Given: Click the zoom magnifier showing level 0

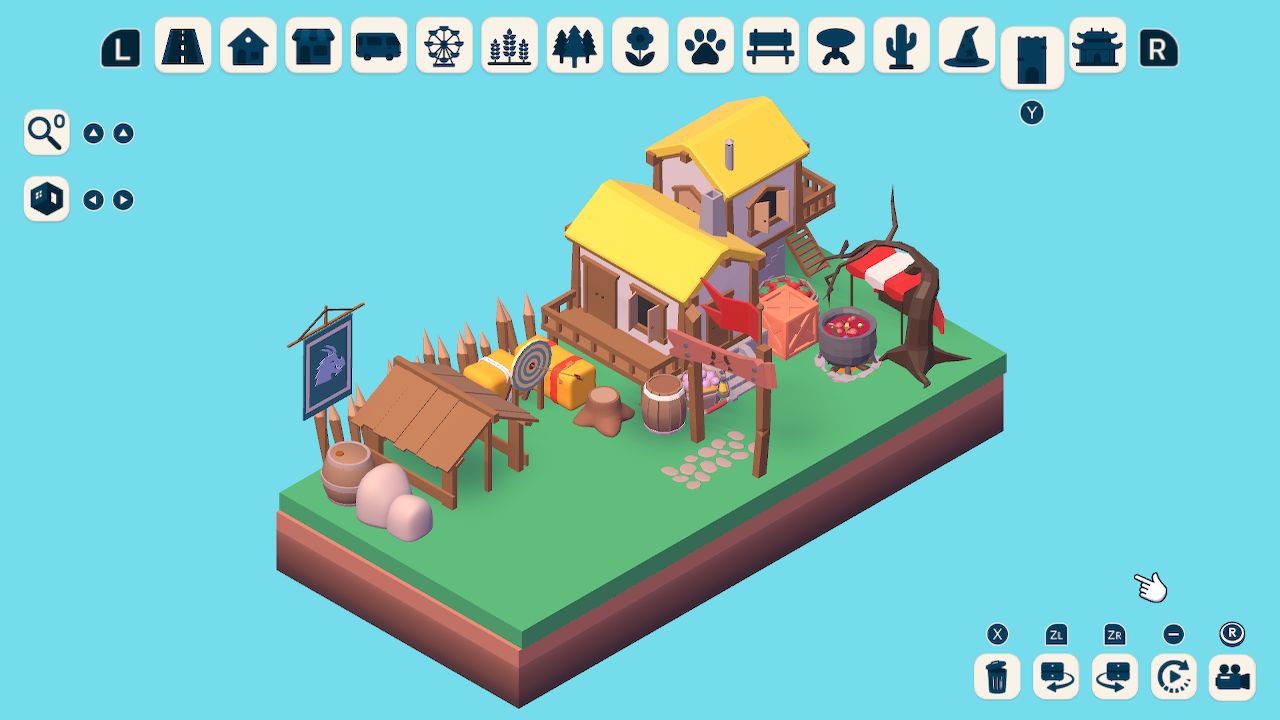Looking at the screenshot, I should [45, 131].
